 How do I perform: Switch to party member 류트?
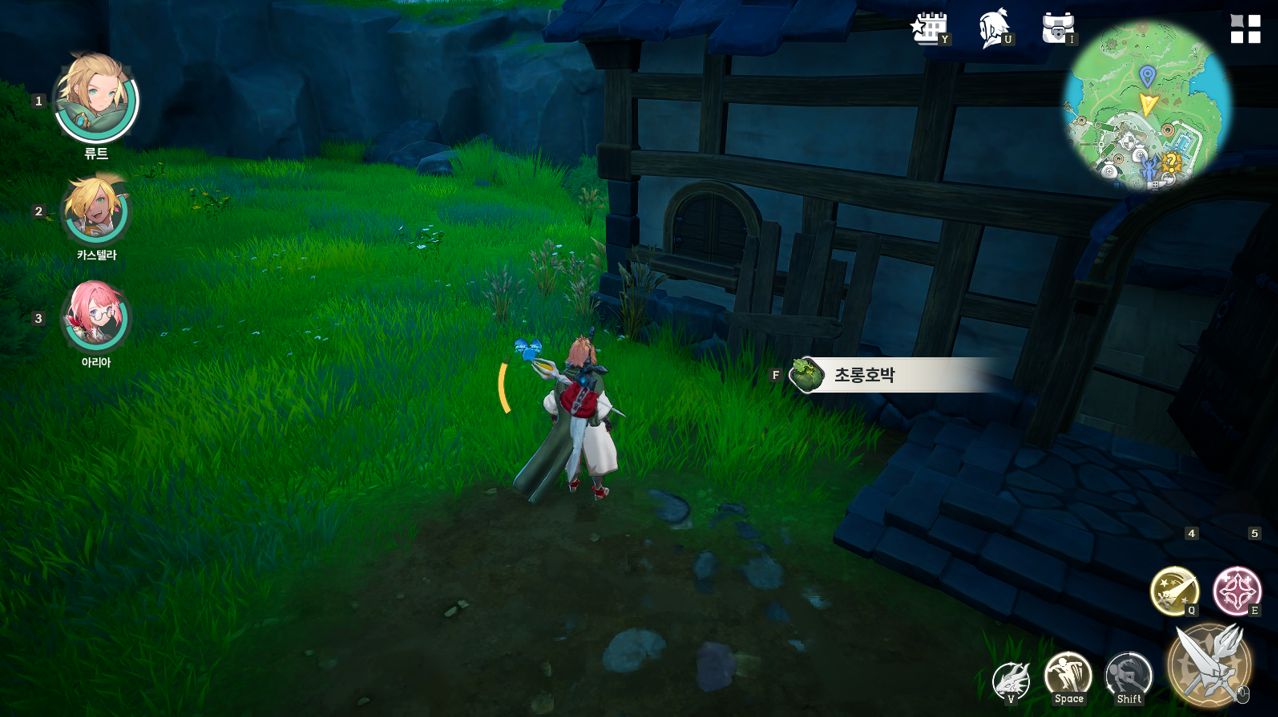coord(96,100)
